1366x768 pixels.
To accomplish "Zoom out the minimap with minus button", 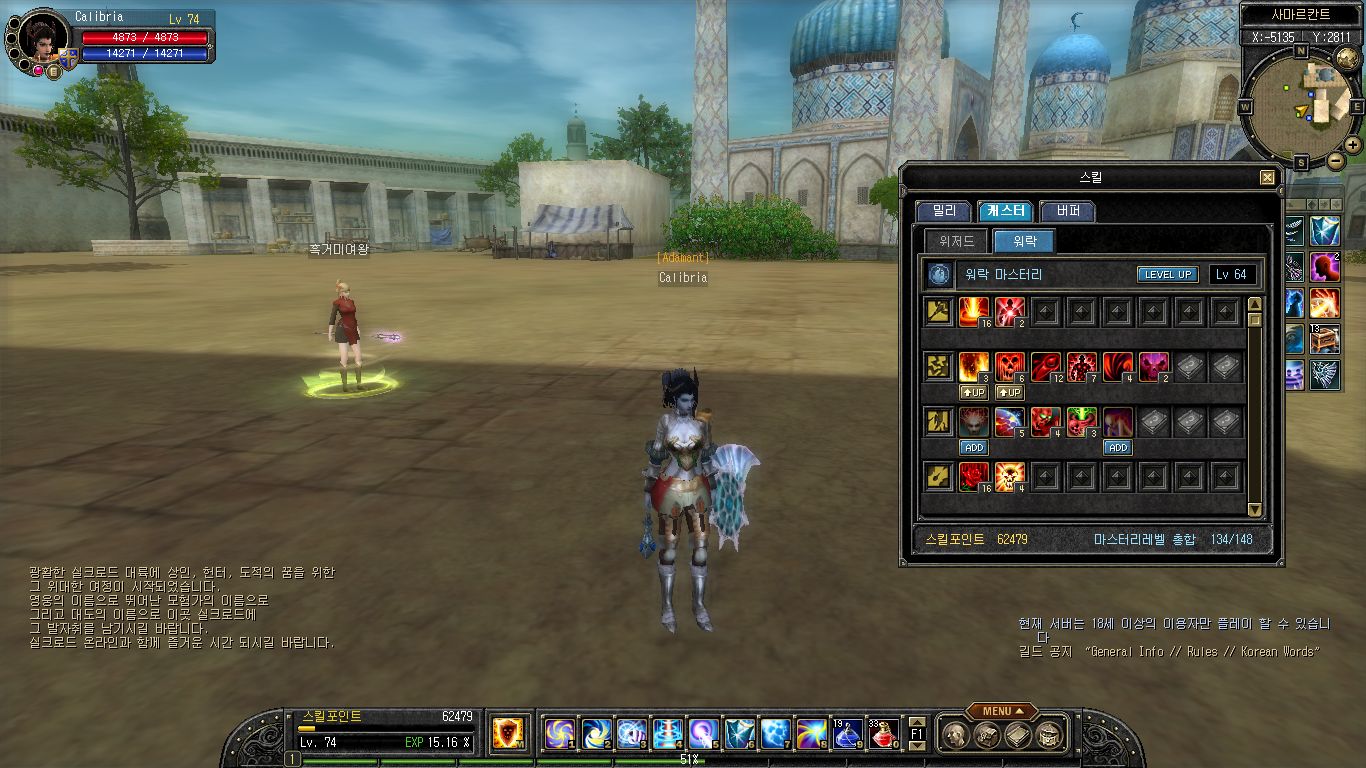I will [x=1335, y=160].
